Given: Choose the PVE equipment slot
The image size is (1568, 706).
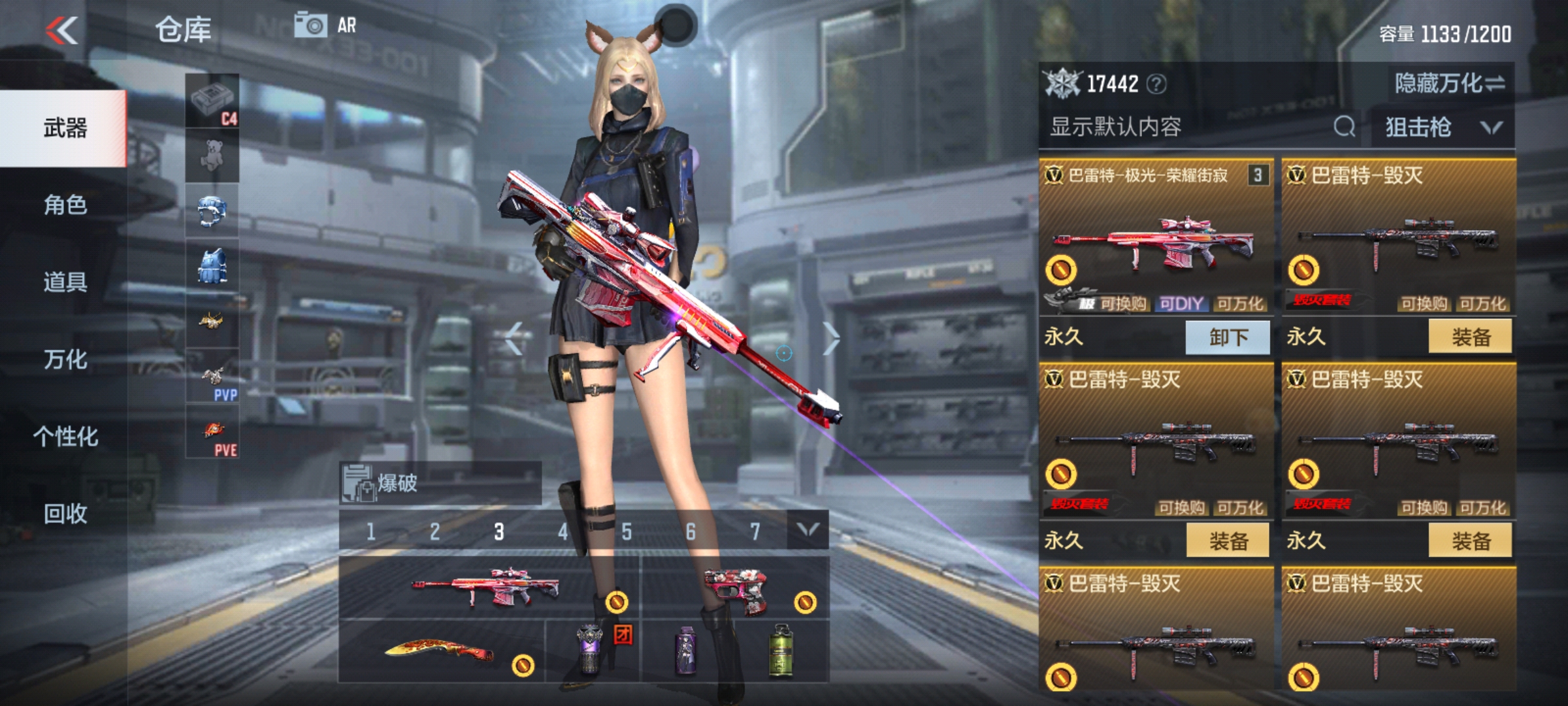Looking at the screenshot, I should [x=213, y=432].
